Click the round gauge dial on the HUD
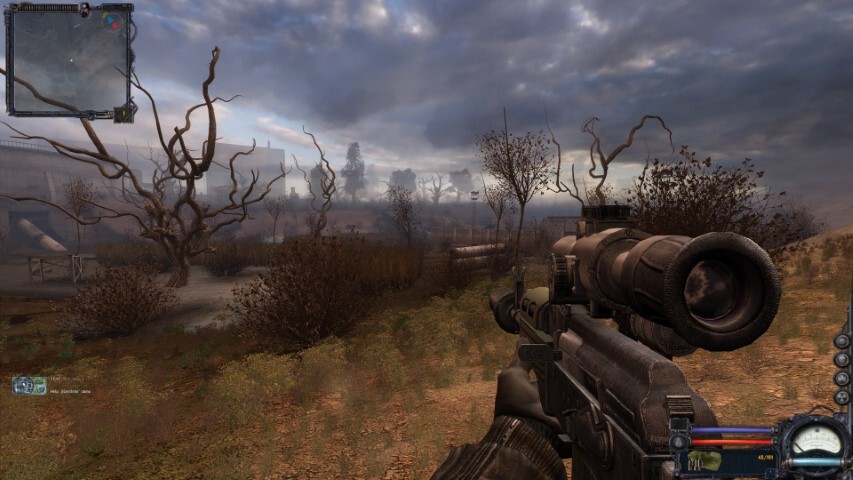This screenshot has height=480, width=853. click(x=816, y=441)
